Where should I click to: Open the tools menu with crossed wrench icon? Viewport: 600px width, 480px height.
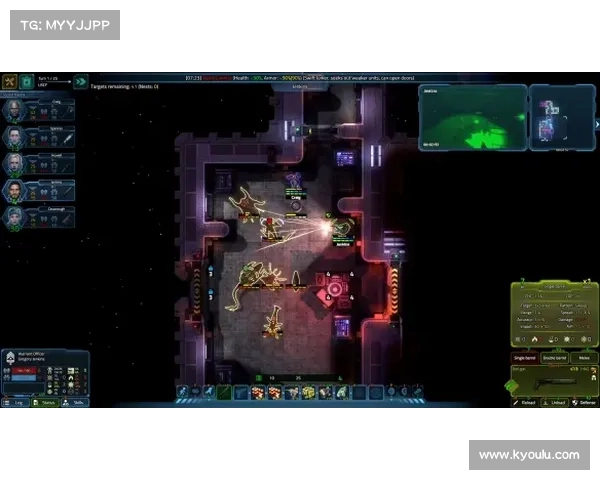(9, 82)
